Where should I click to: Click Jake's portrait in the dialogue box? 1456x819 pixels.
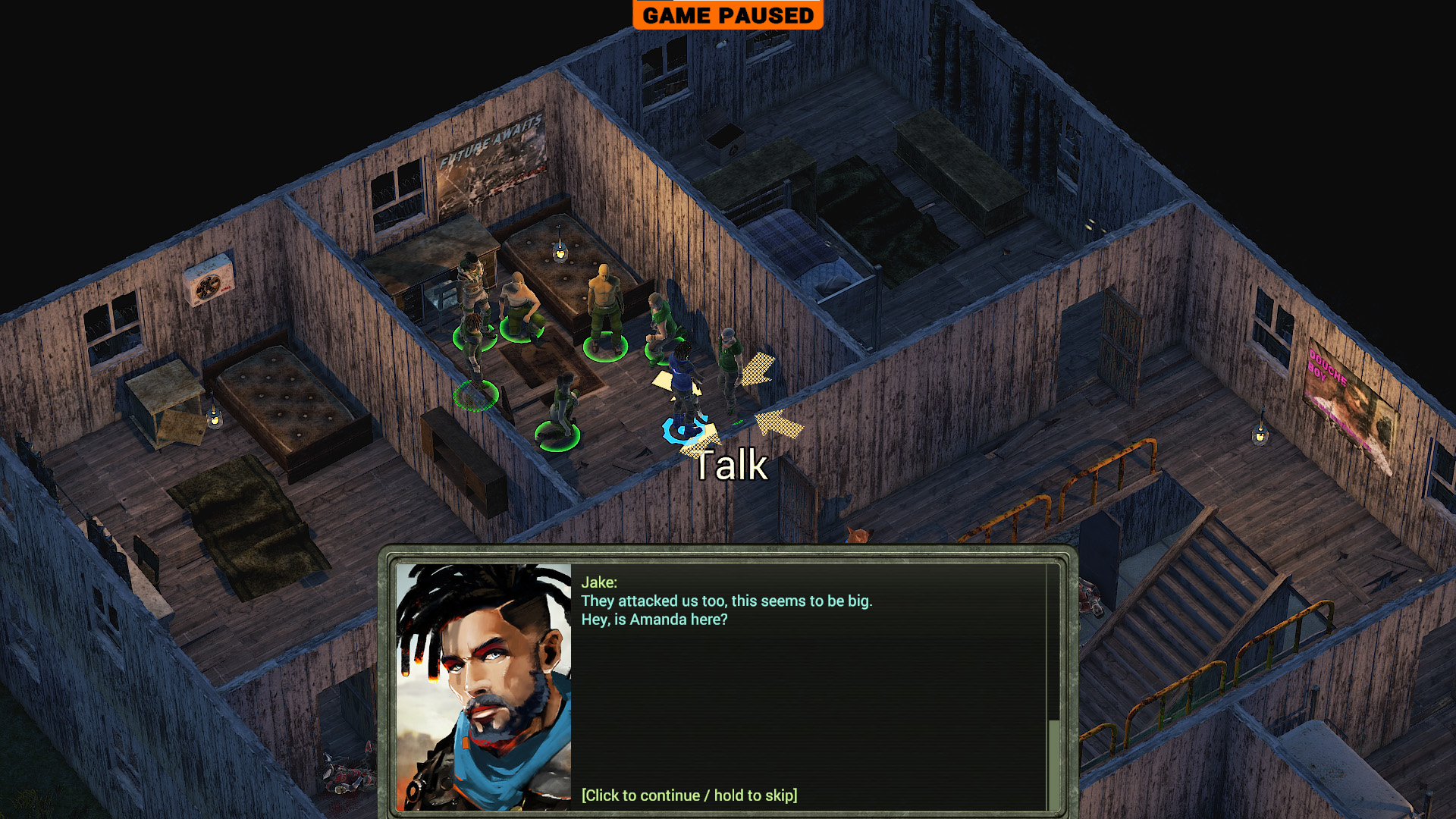click(x=484, y=686)
